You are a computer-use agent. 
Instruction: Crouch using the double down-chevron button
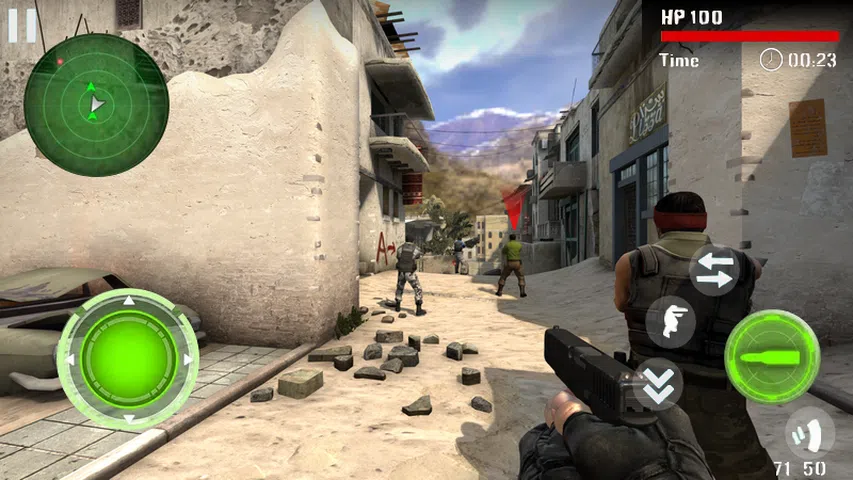(x=658, y=384)
